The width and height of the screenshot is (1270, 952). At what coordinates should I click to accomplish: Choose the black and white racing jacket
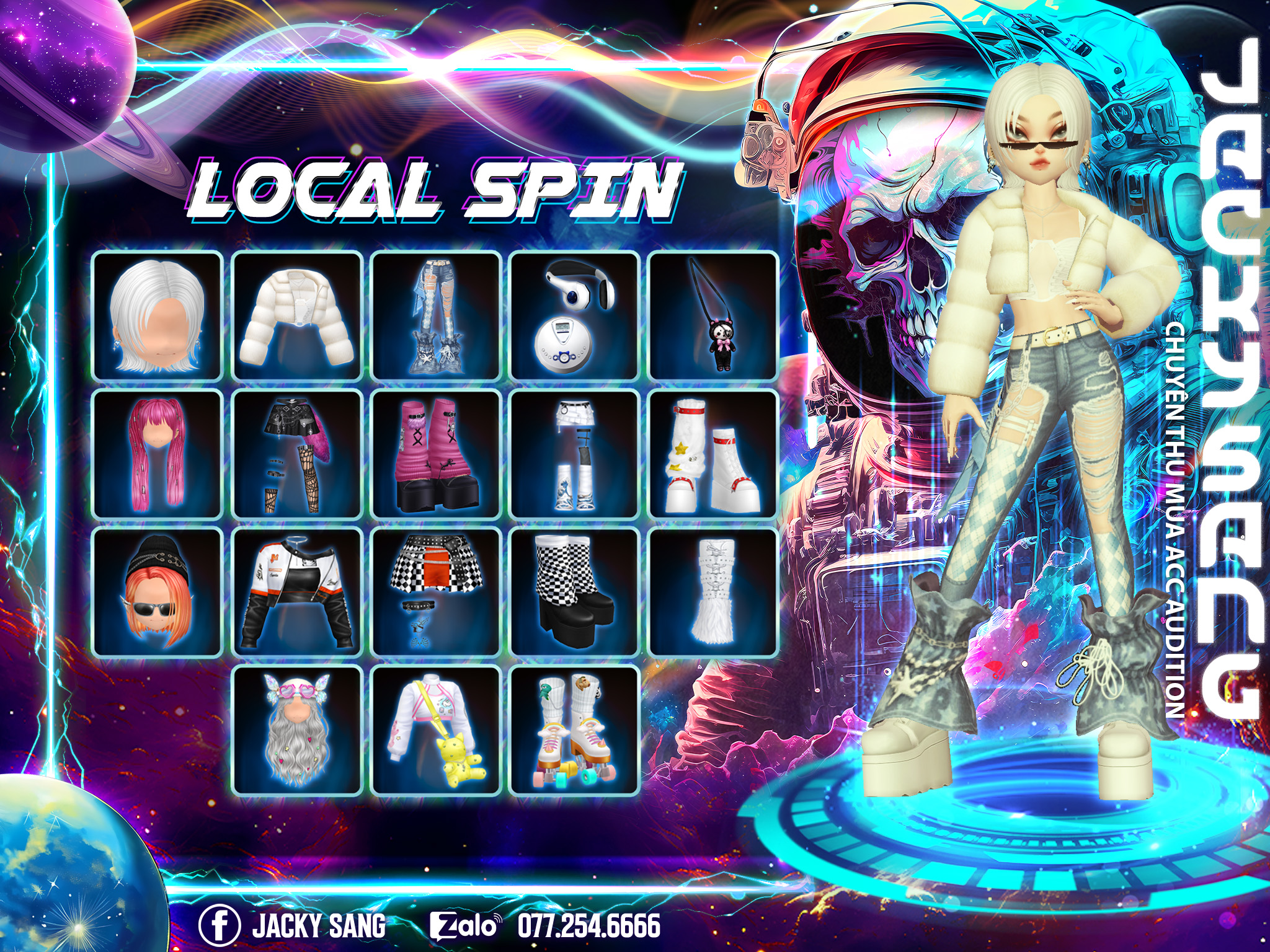[x=297, y=593]
